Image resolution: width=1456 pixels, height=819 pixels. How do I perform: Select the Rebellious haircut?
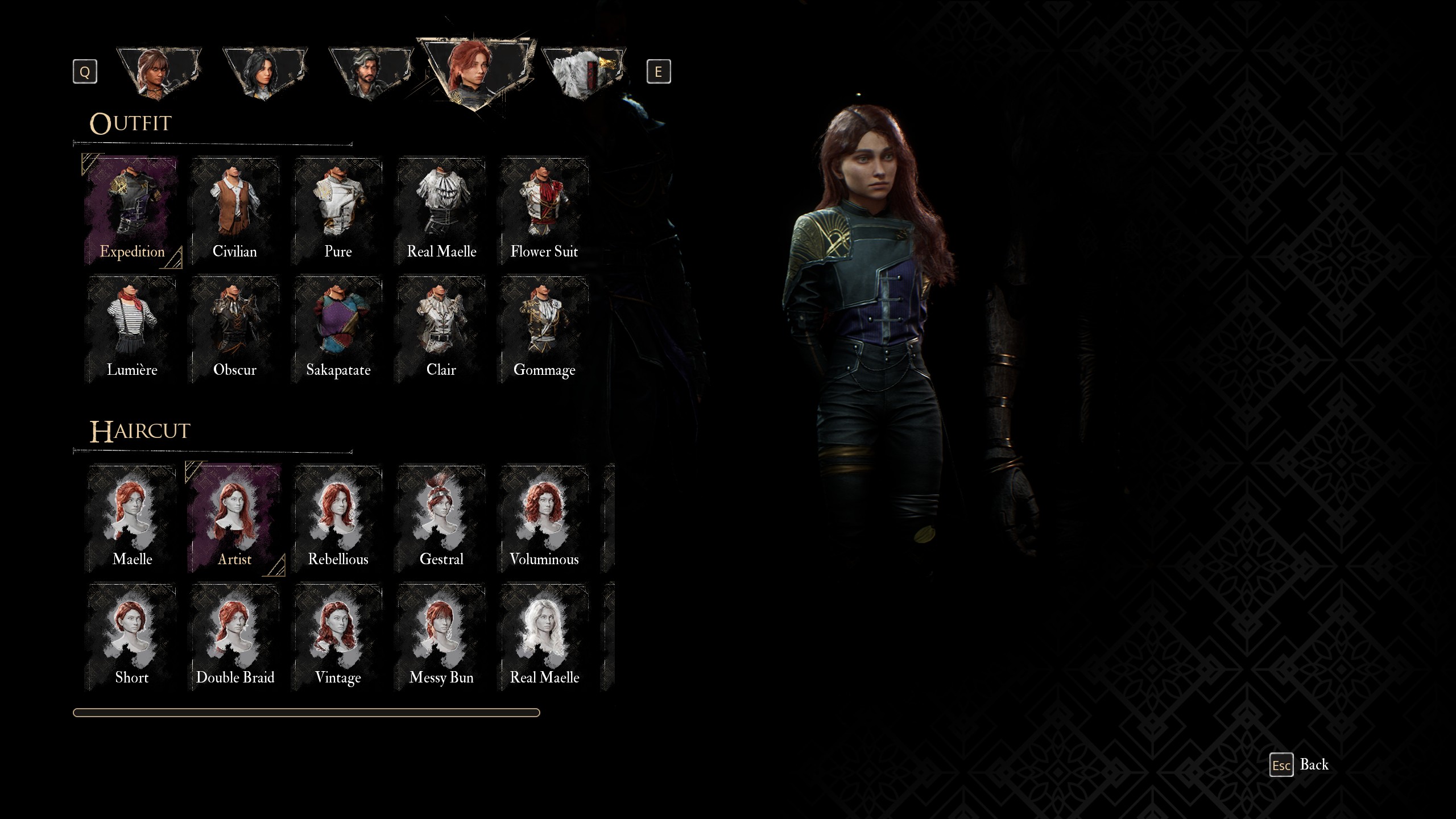click(x=338, y=519)
